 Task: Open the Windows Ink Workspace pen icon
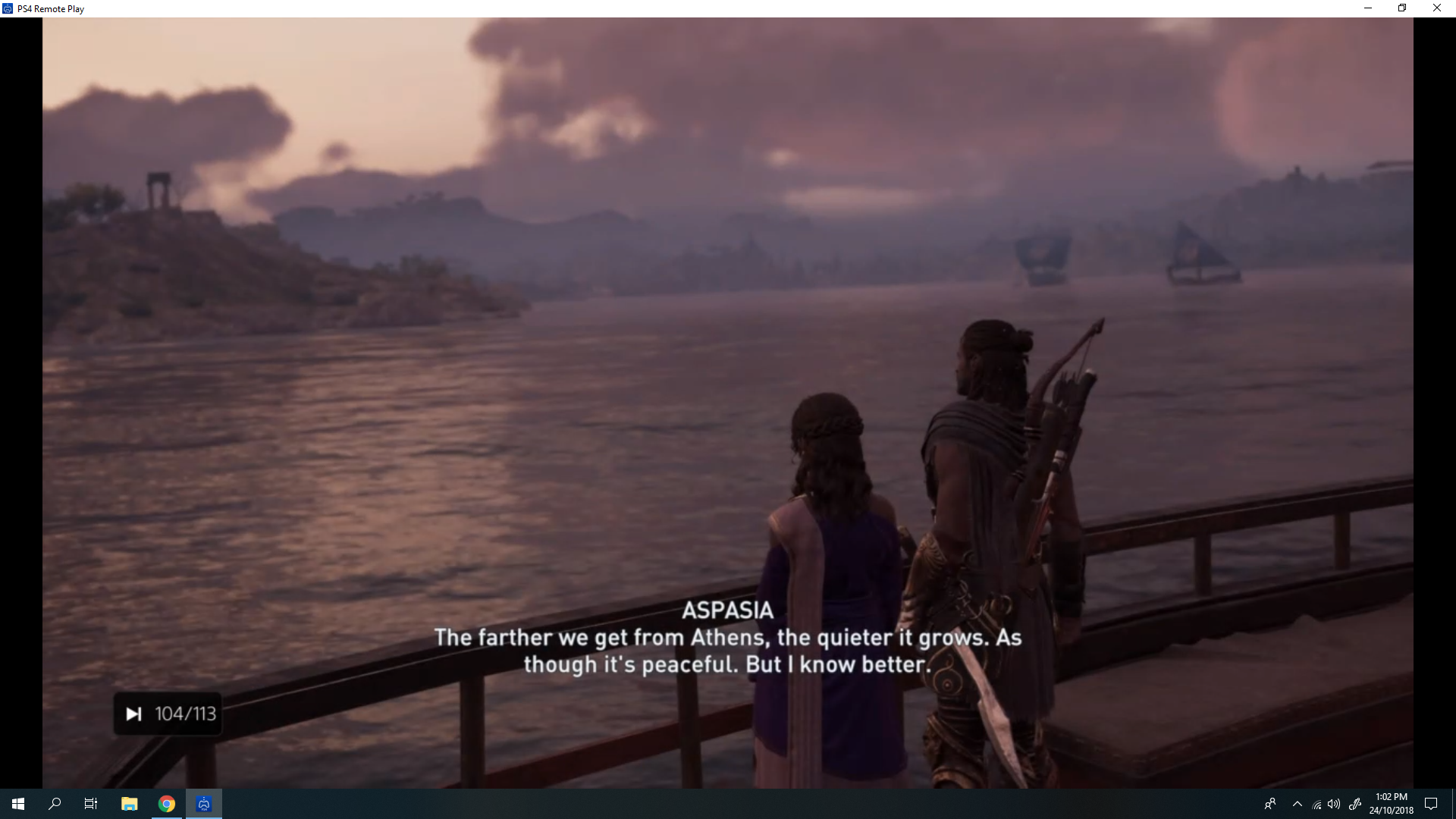(1356, 804)
